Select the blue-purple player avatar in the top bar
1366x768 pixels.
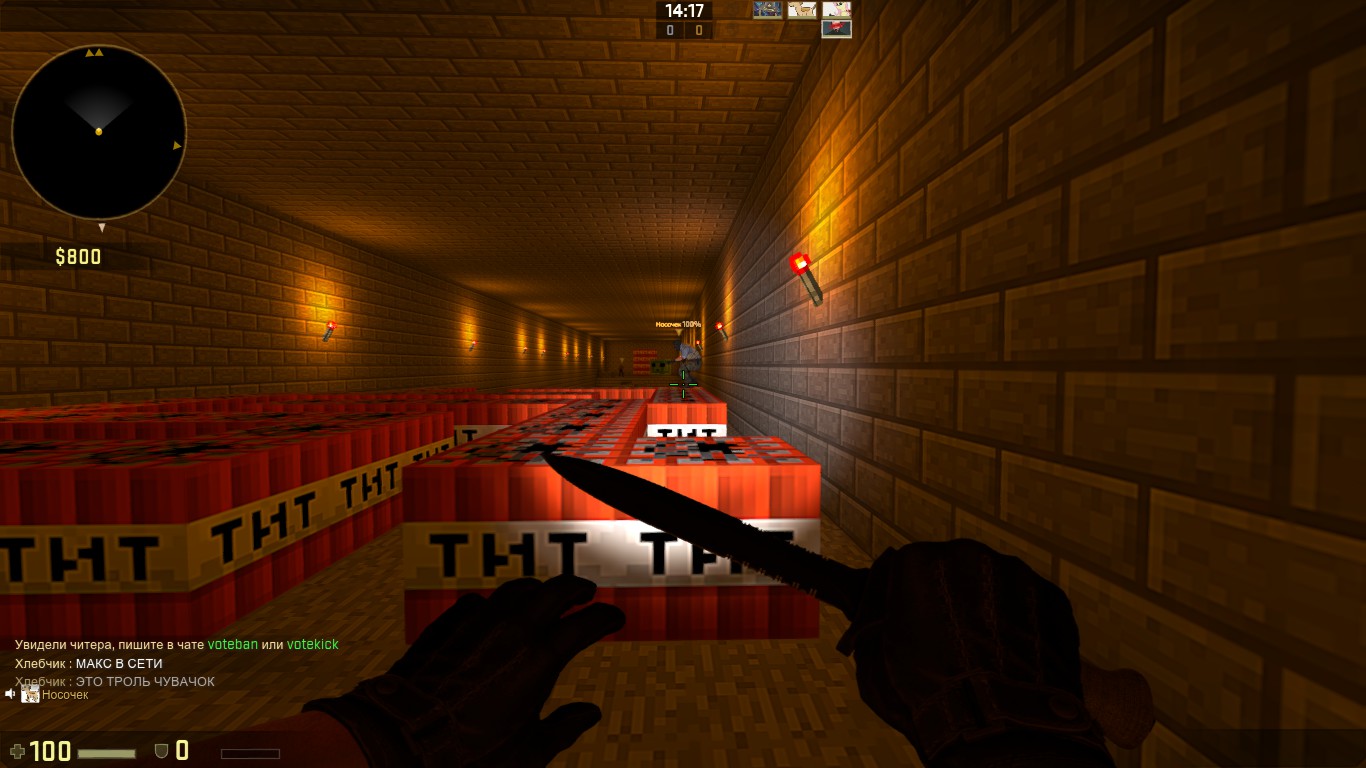[x=767, y=10]
